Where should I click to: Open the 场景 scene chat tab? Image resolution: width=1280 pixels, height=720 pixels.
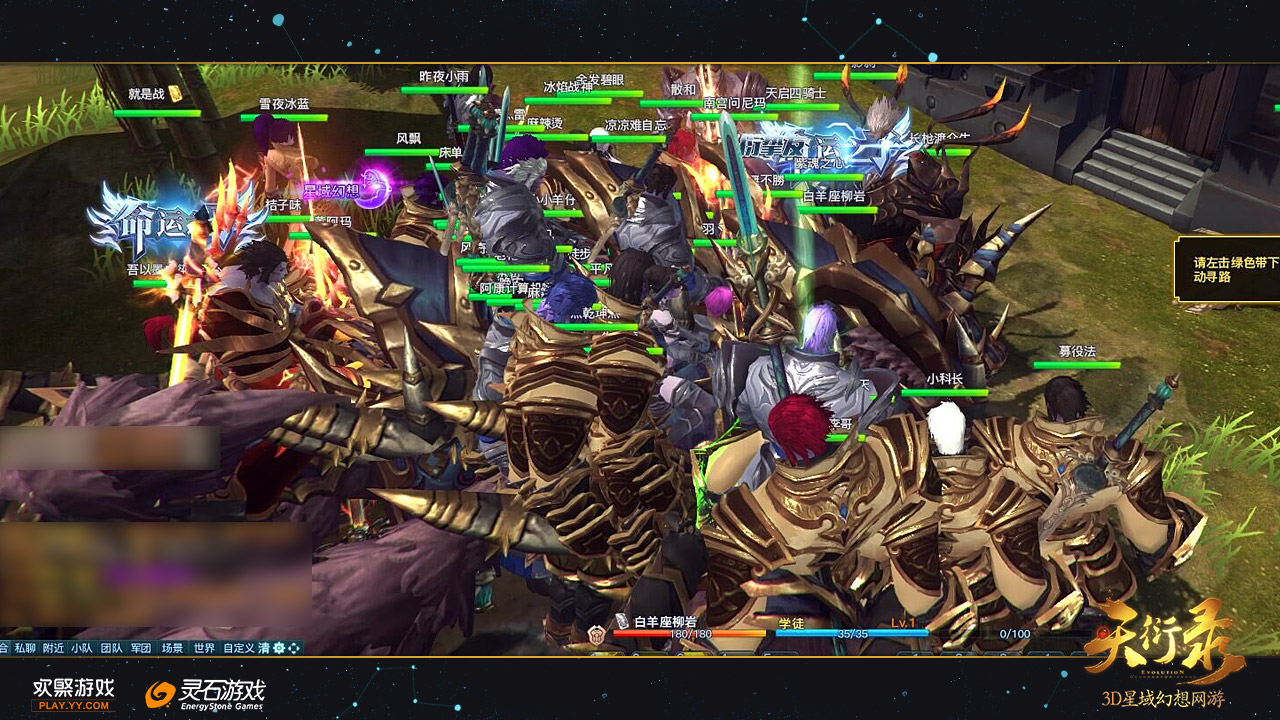click(x=172, y=648)
